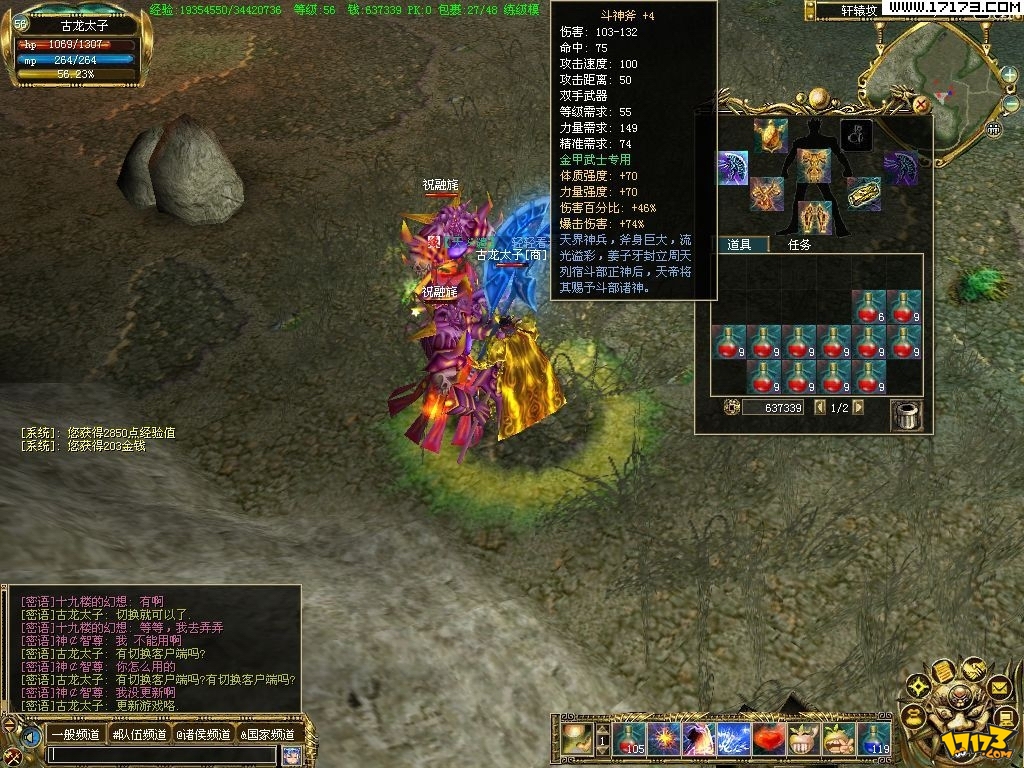Select the equipped golden chest armor slot
Viewport: 1024px width, 768px height.
tap(814, 166)
